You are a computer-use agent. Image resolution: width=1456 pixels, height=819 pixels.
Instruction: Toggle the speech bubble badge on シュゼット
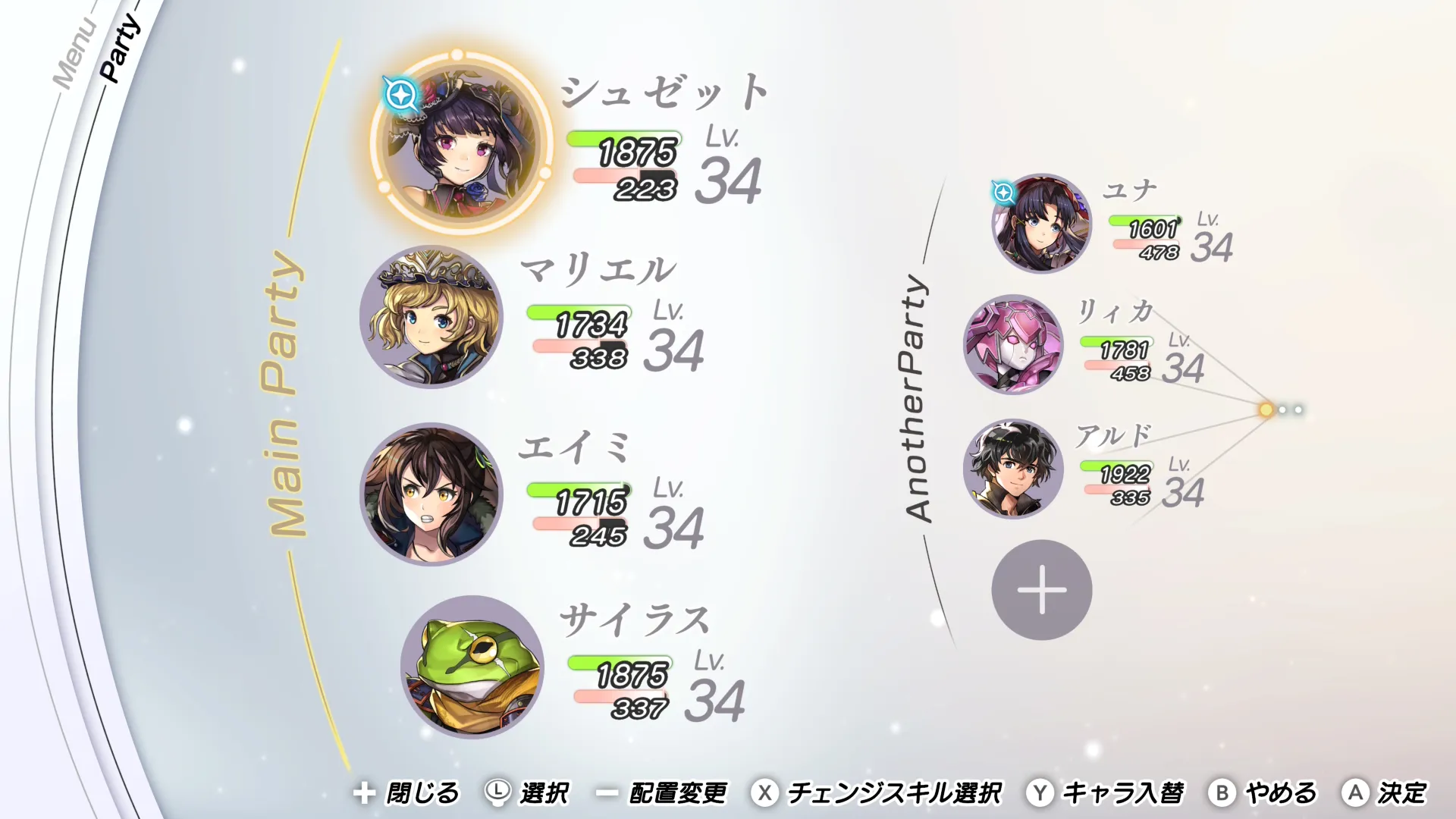(401, 94)
